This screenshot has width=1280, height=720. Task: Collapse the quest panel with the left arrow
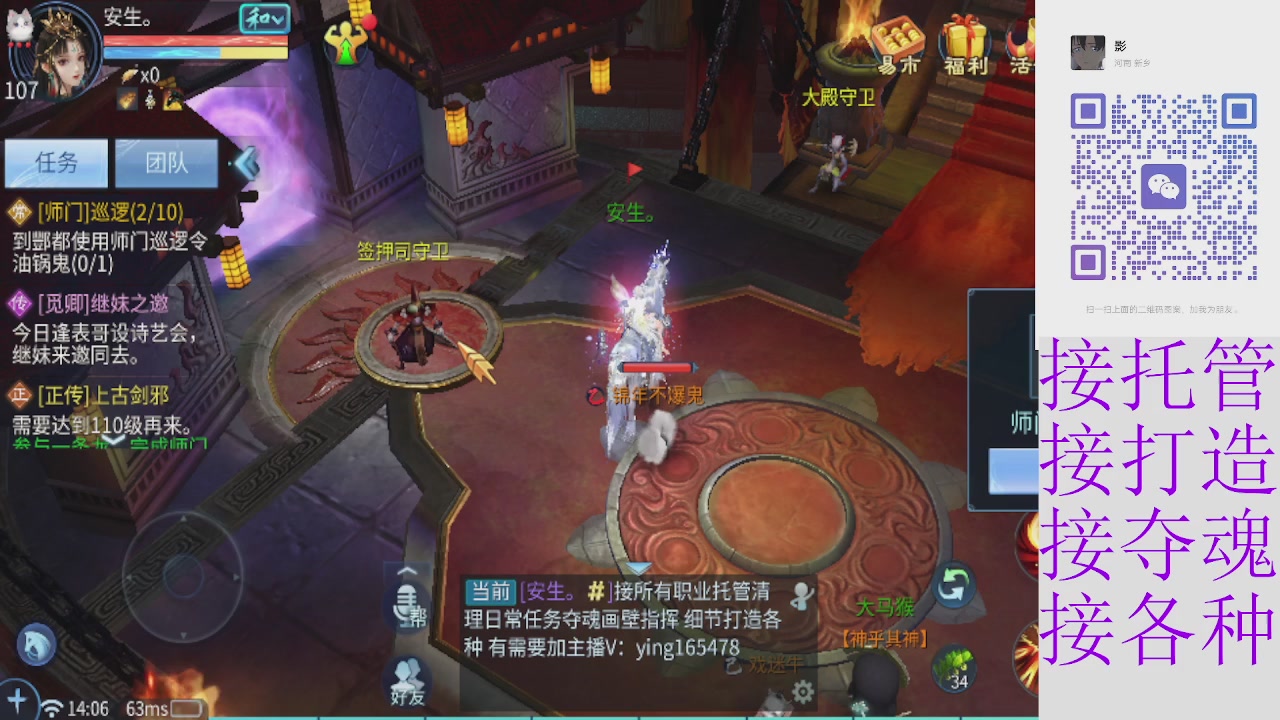pos(245,165)
